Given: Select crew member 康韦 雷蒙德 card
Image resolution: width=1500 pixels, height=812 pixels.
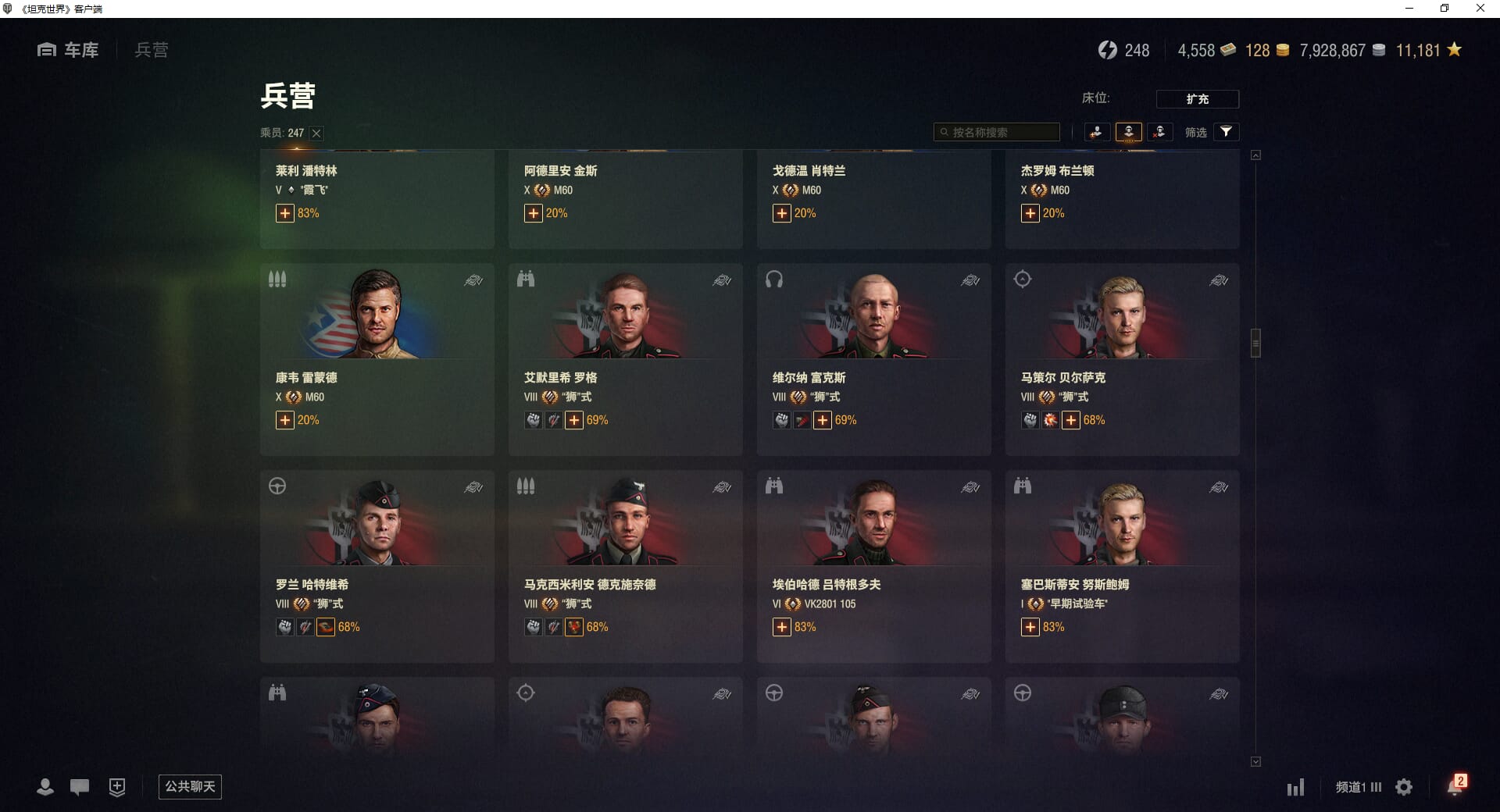Looking at the screenshot, I should point(377,359).
